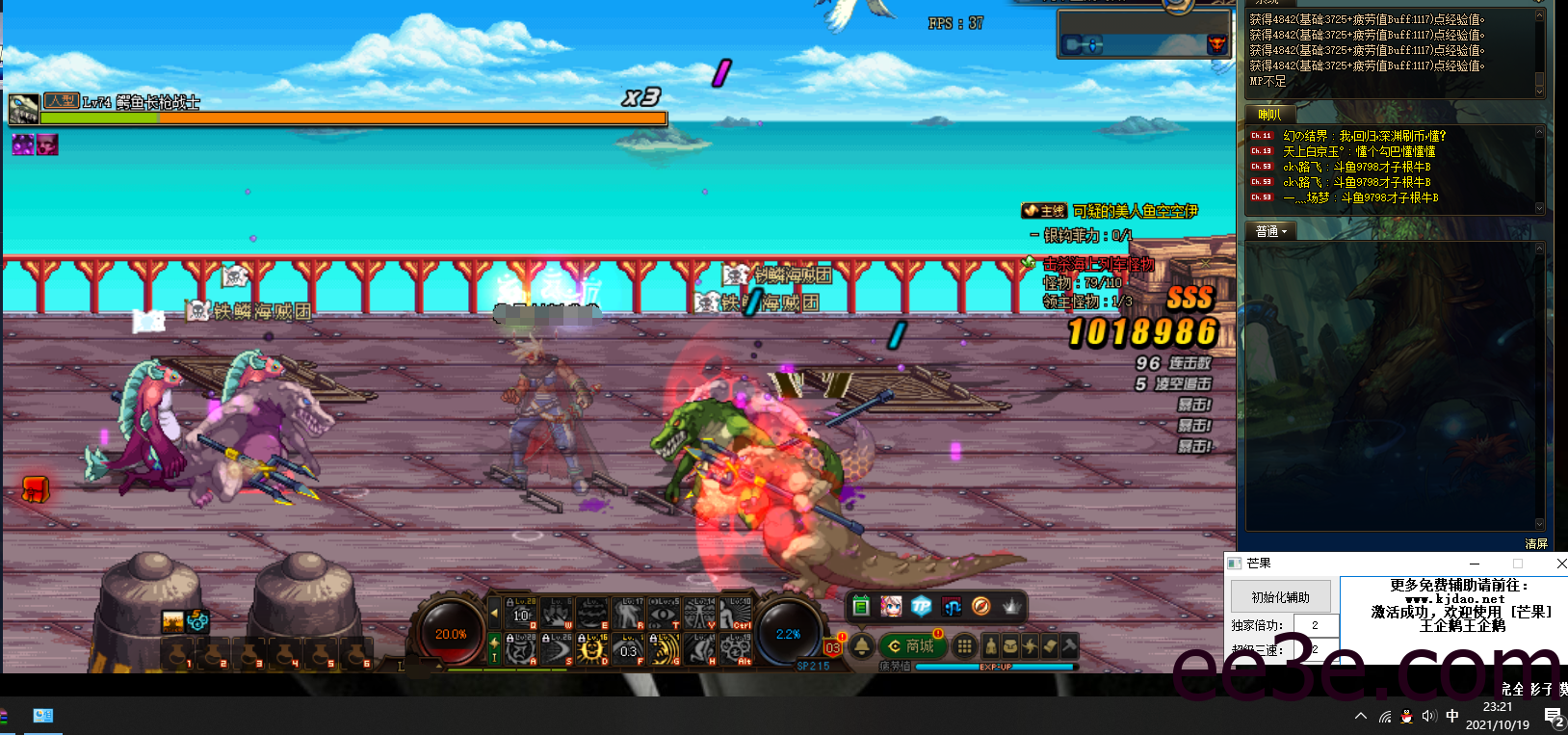Close the 芒果 window
This screenshot has width=1568, height=735.
tap(1561, 564)
